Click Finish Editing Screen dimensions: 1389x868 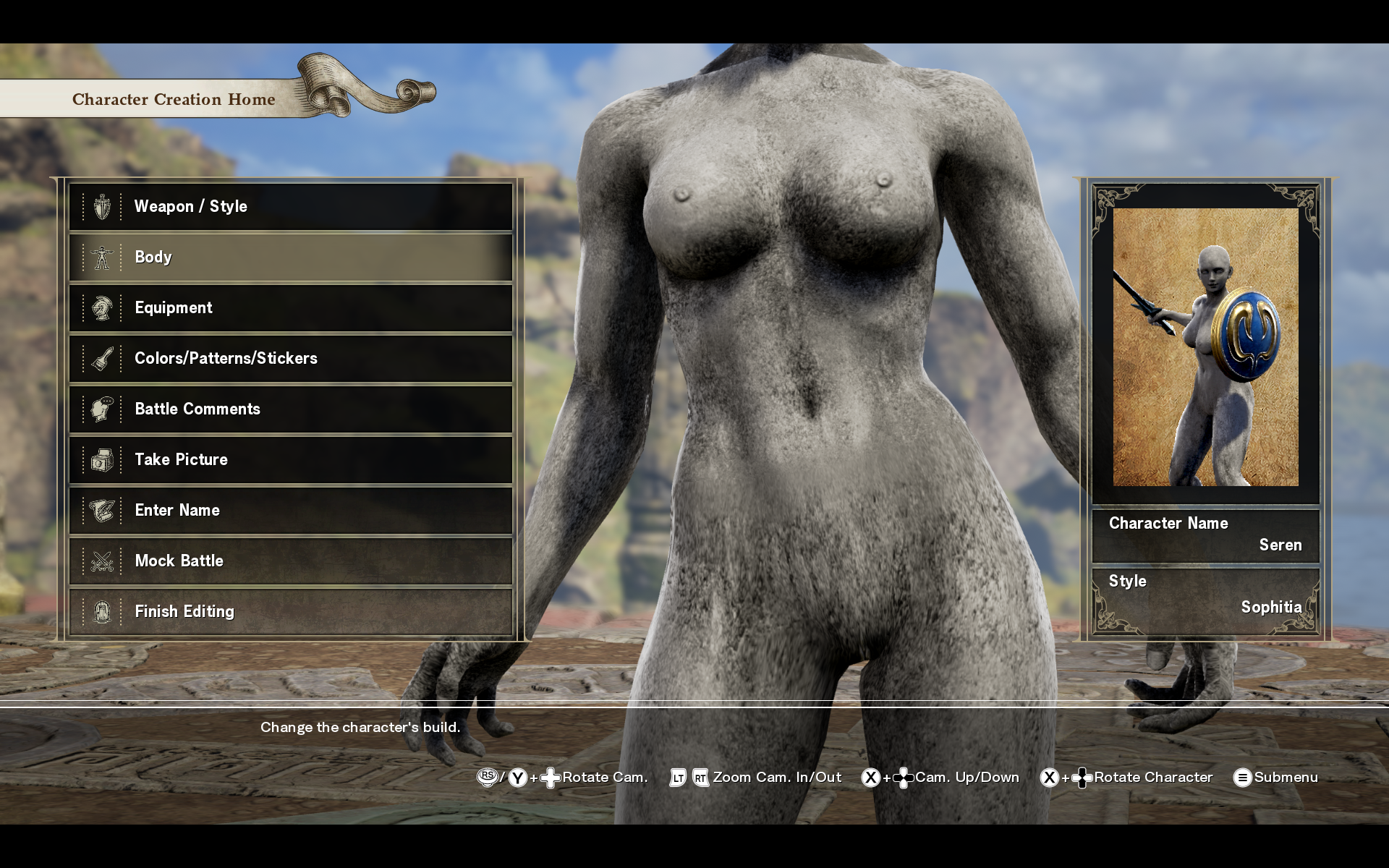tap(290, 612)
